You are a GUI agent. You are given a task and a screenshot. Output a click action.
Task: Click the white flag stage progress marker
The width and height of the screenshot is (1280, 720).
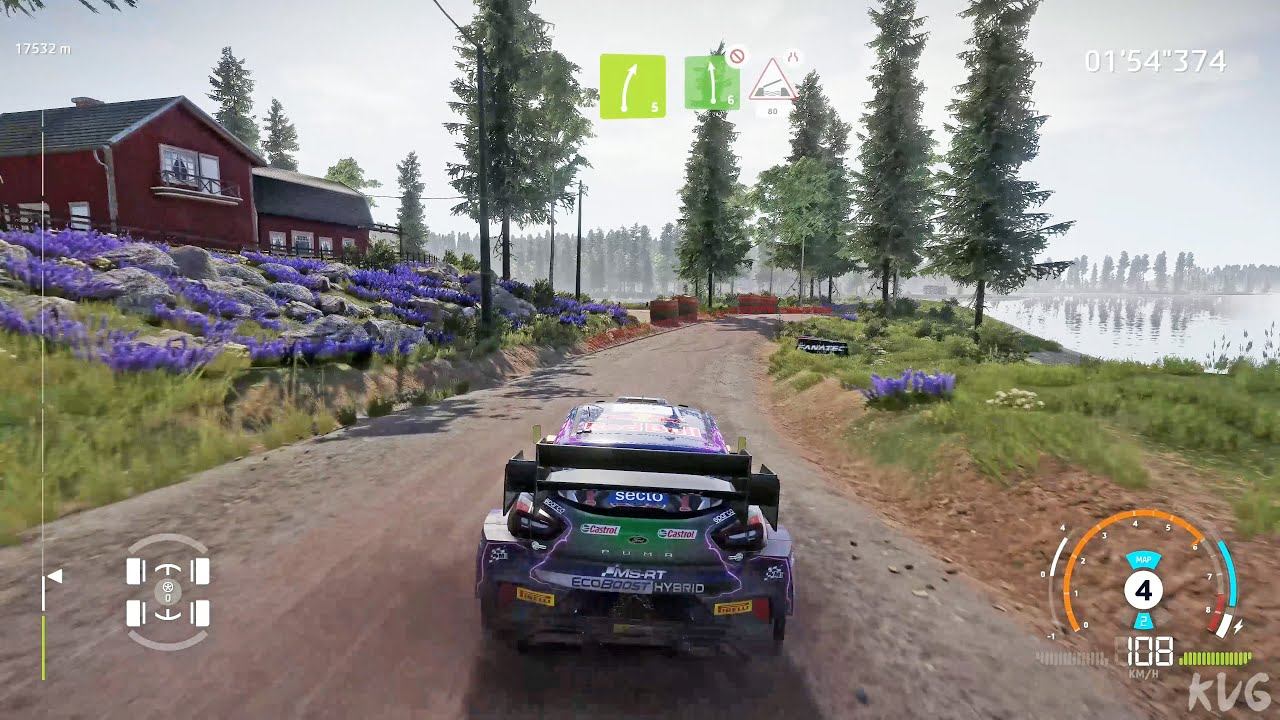(53, 576)
